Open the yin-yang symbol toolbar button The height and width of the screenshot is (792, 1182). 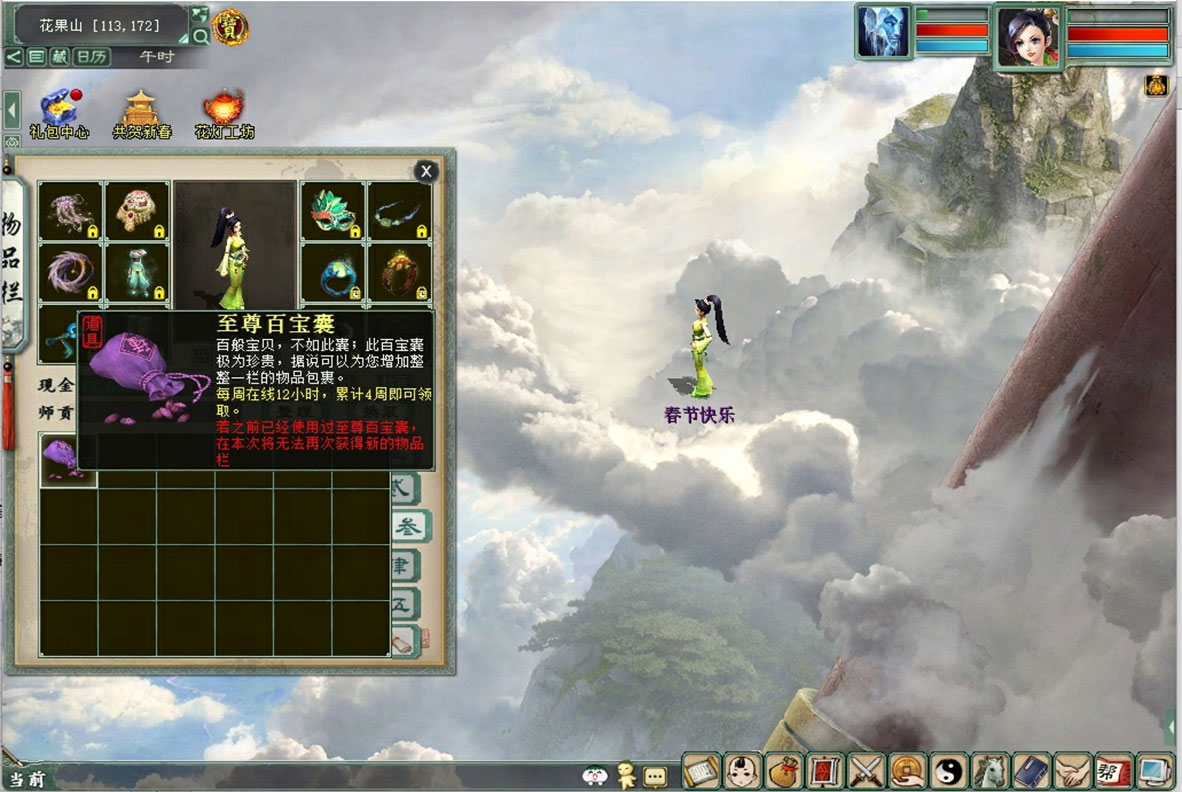pyautogui.click(x=946, y=771)
